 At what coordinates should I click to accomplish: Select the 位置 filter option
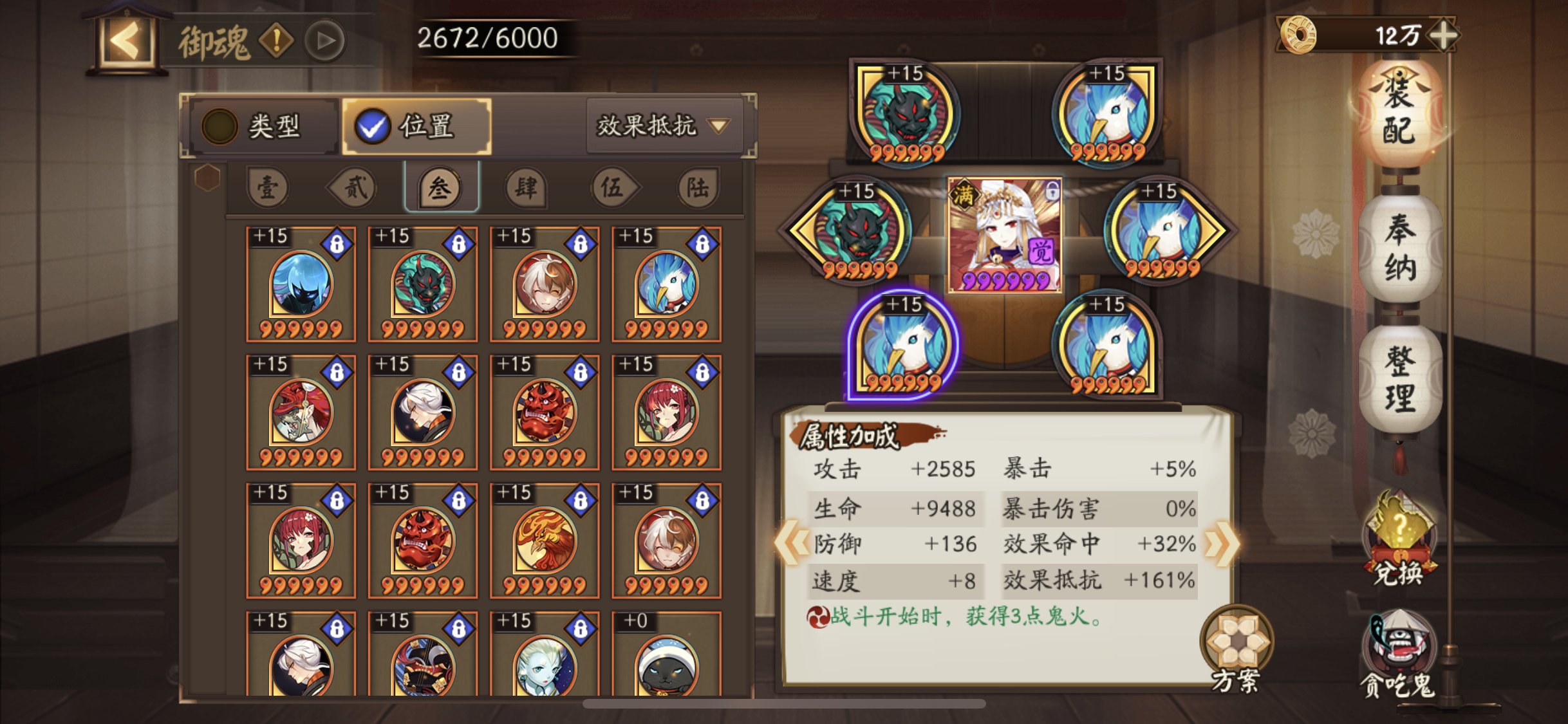click(417, 126)
